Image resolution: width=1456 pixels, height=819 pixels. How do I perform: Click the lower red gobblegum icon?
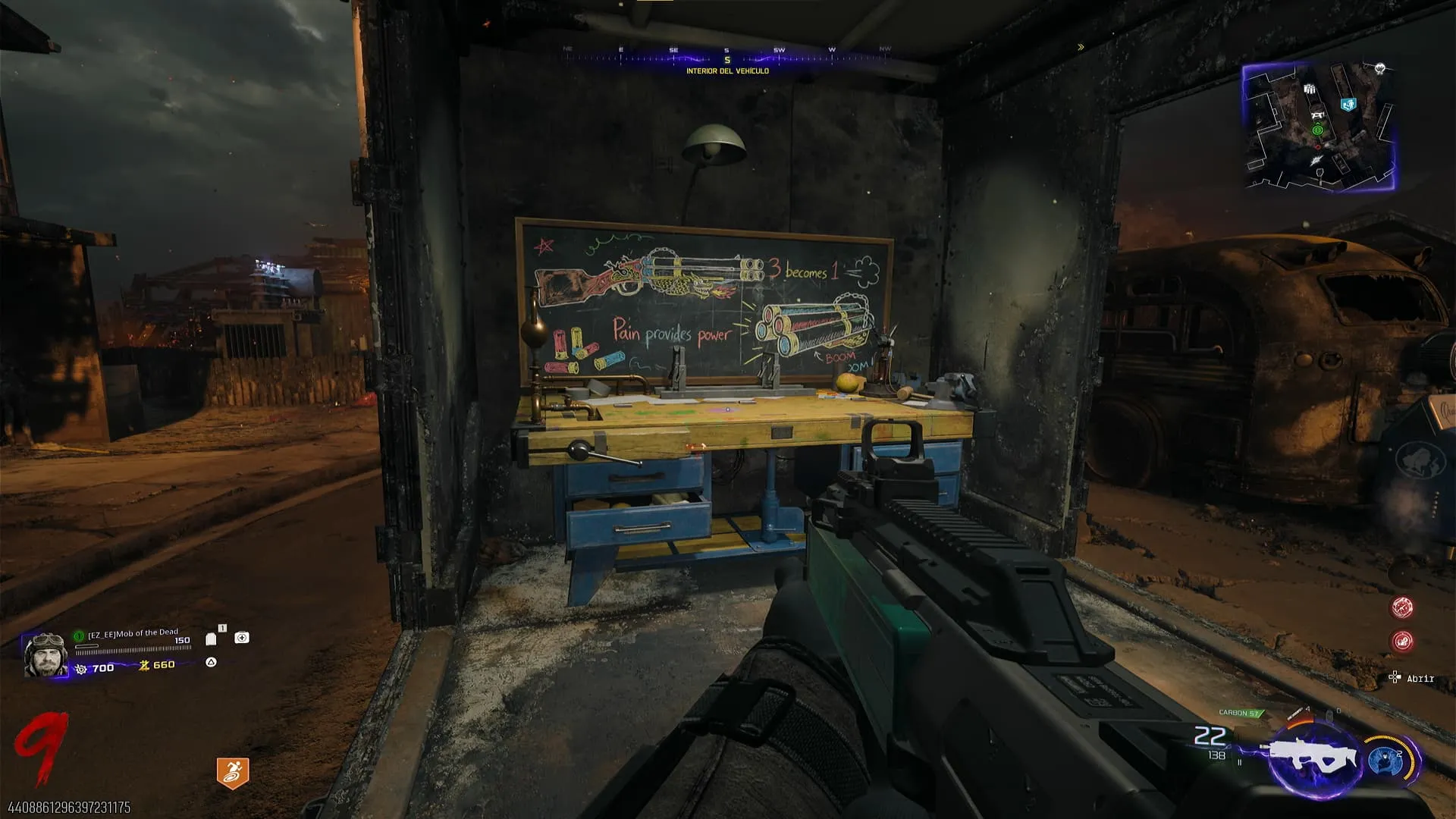1402,642
